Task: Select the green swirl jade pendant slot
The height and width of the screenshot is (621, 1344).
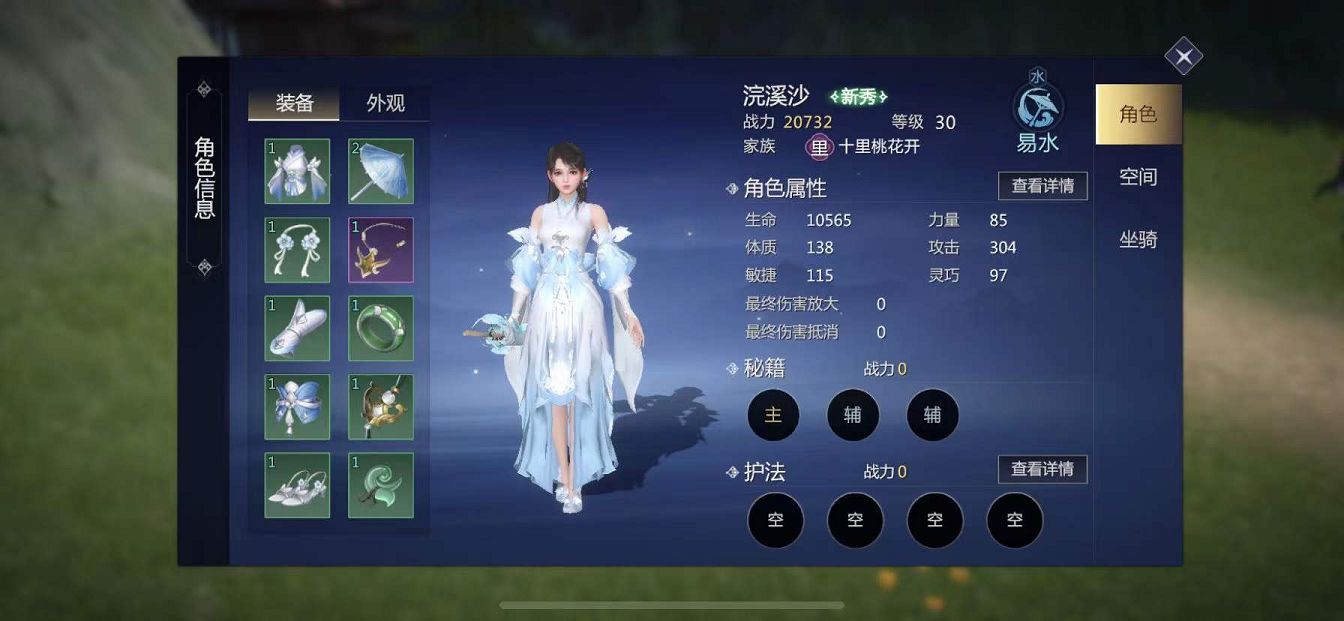Action: coord(381,486)
